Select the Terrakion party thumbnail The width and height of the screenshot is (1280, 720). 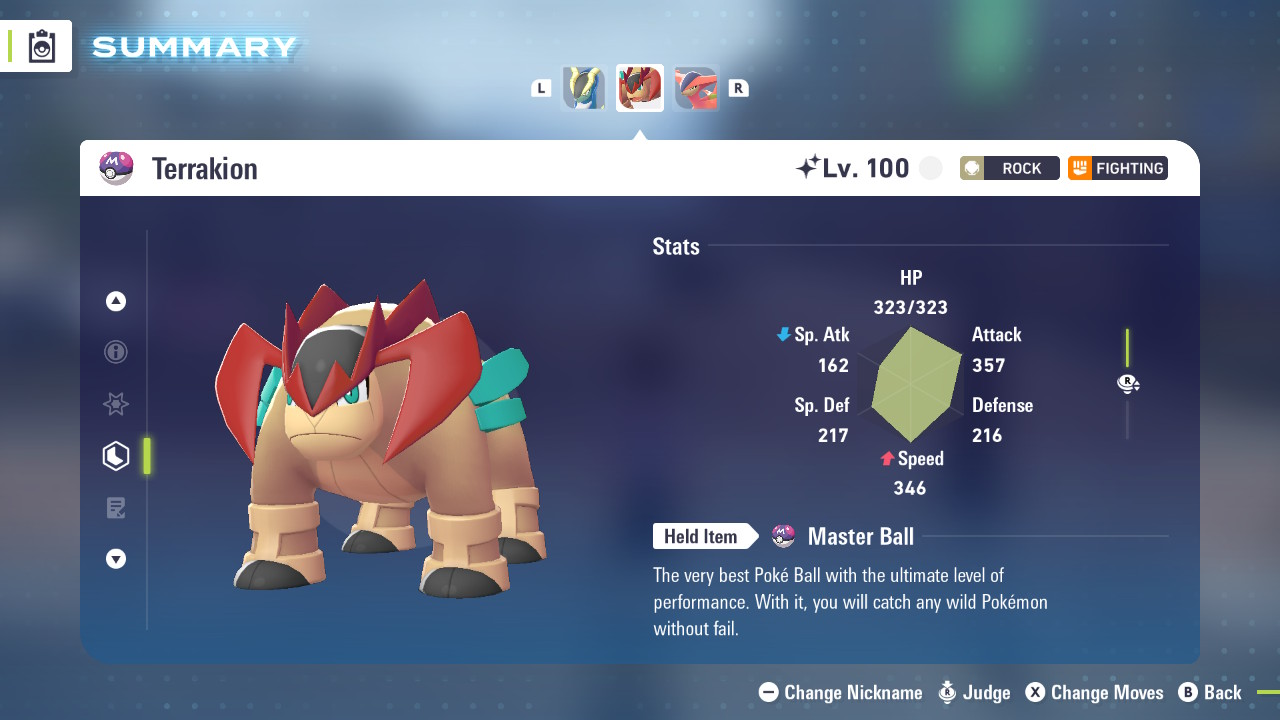coord(640,88)
